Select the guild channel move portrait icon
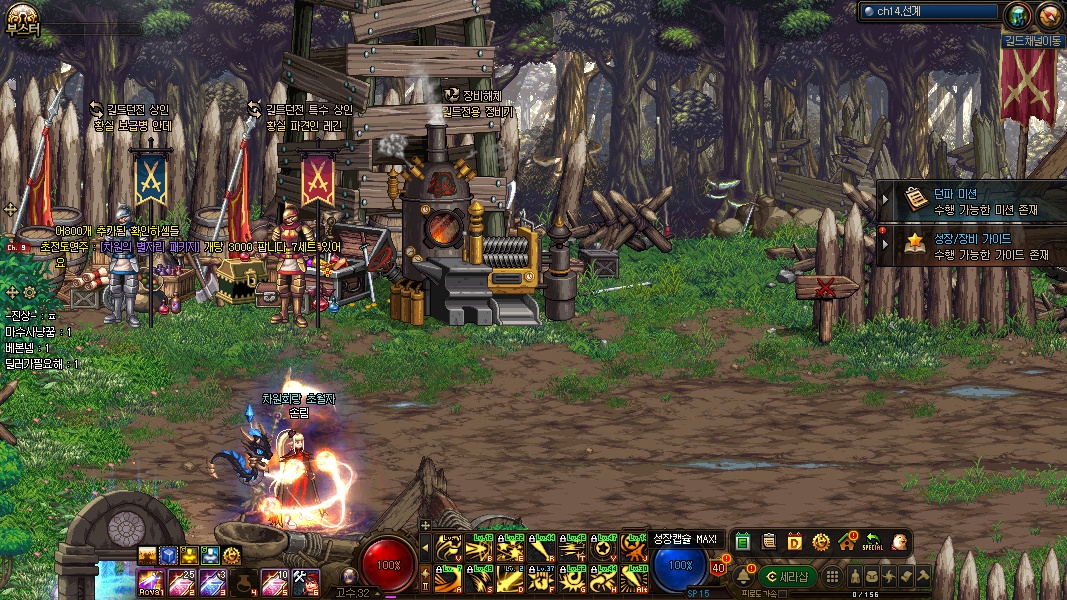This screenshot has height=600, width=1067. coord(1017,16)
